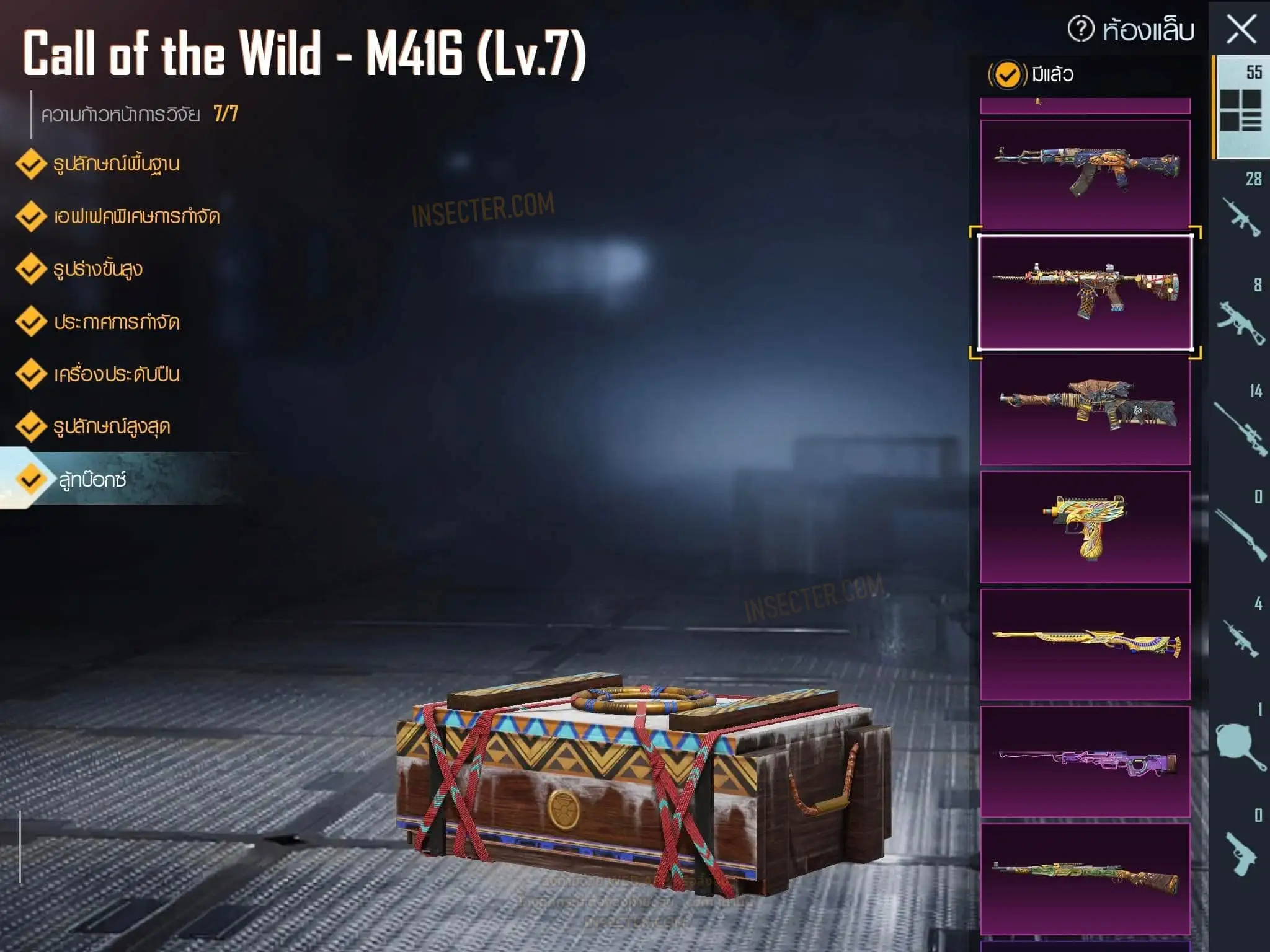Select the golden UZI skin thumbnail
The height and width of the screenshot is (952, 1270).
point(1085,527)
